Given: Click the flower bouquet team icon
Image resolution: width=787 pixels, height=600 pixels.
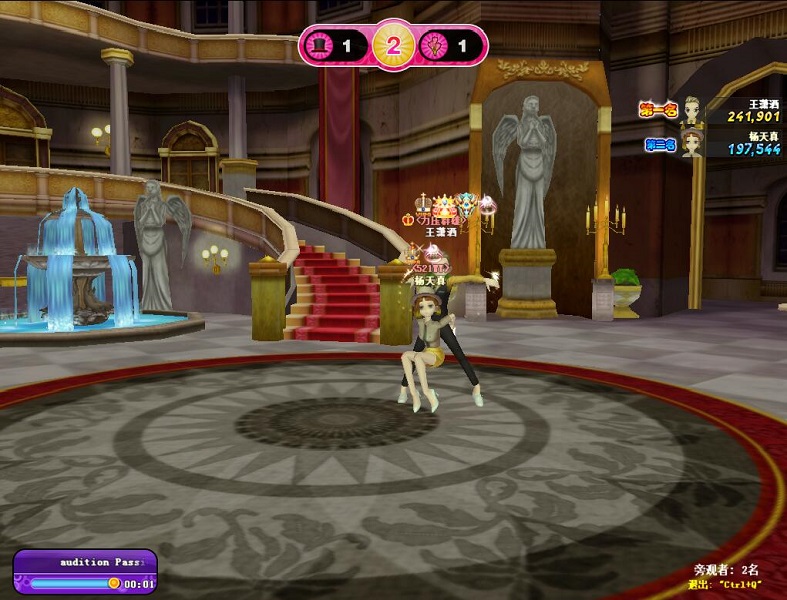Looking at the screenshot, I should (x=436, y=45).
